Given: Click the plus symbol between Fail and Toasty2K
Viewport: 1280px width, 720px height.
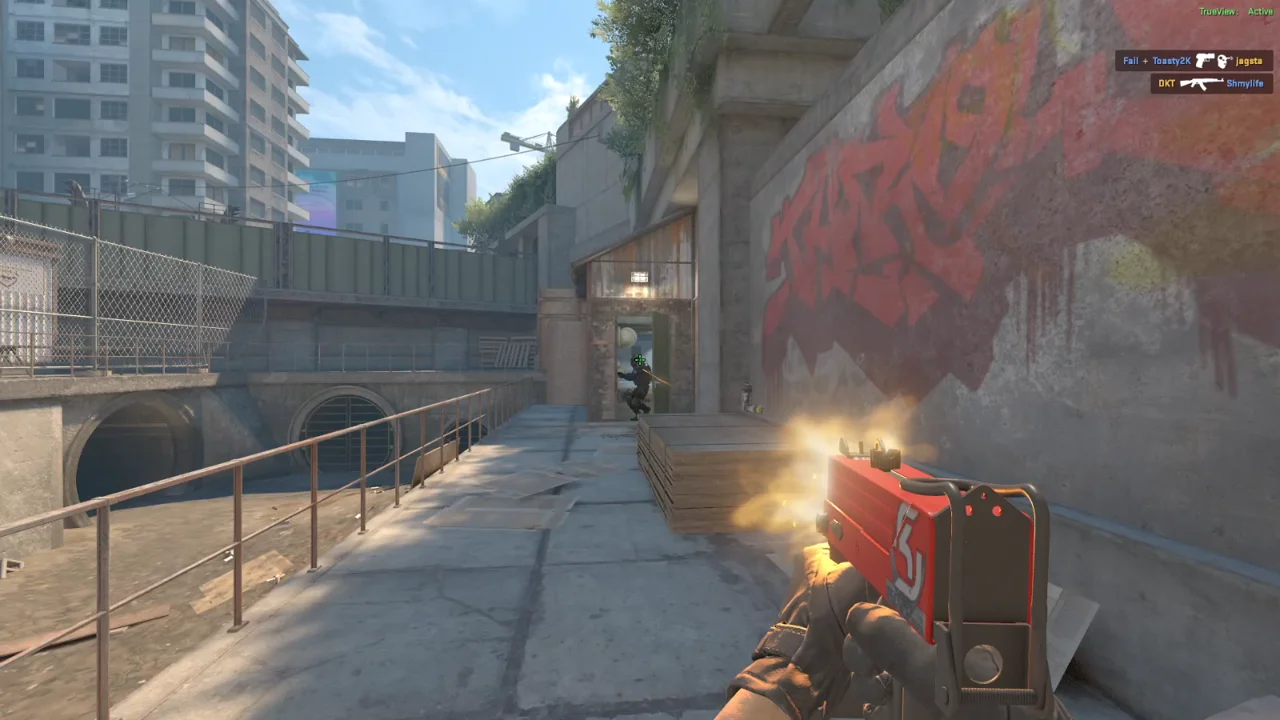Looking at the screenshot, I should tap(1145, 61).
